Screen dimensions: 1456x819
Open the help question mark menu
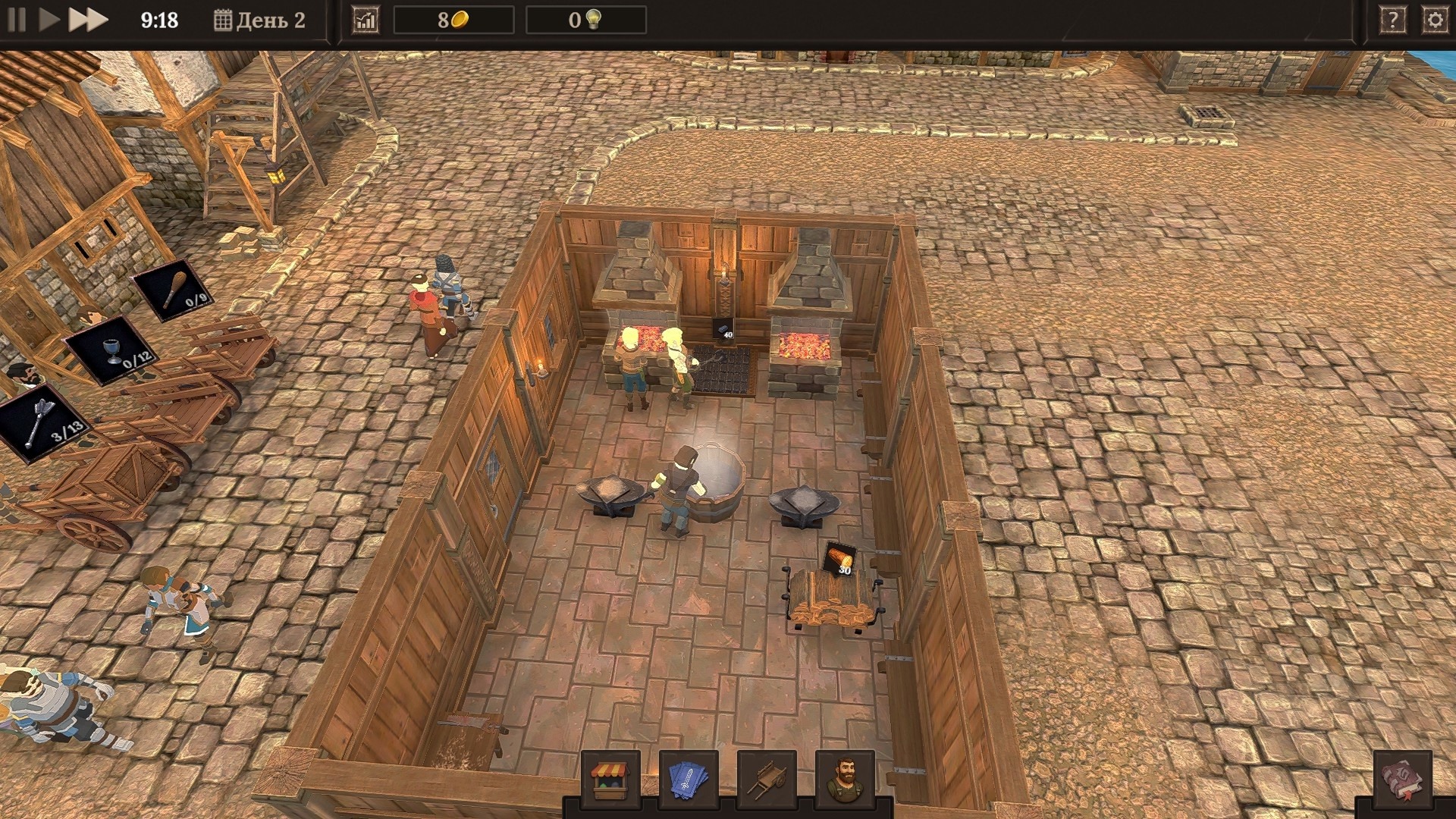(1392, 20)
